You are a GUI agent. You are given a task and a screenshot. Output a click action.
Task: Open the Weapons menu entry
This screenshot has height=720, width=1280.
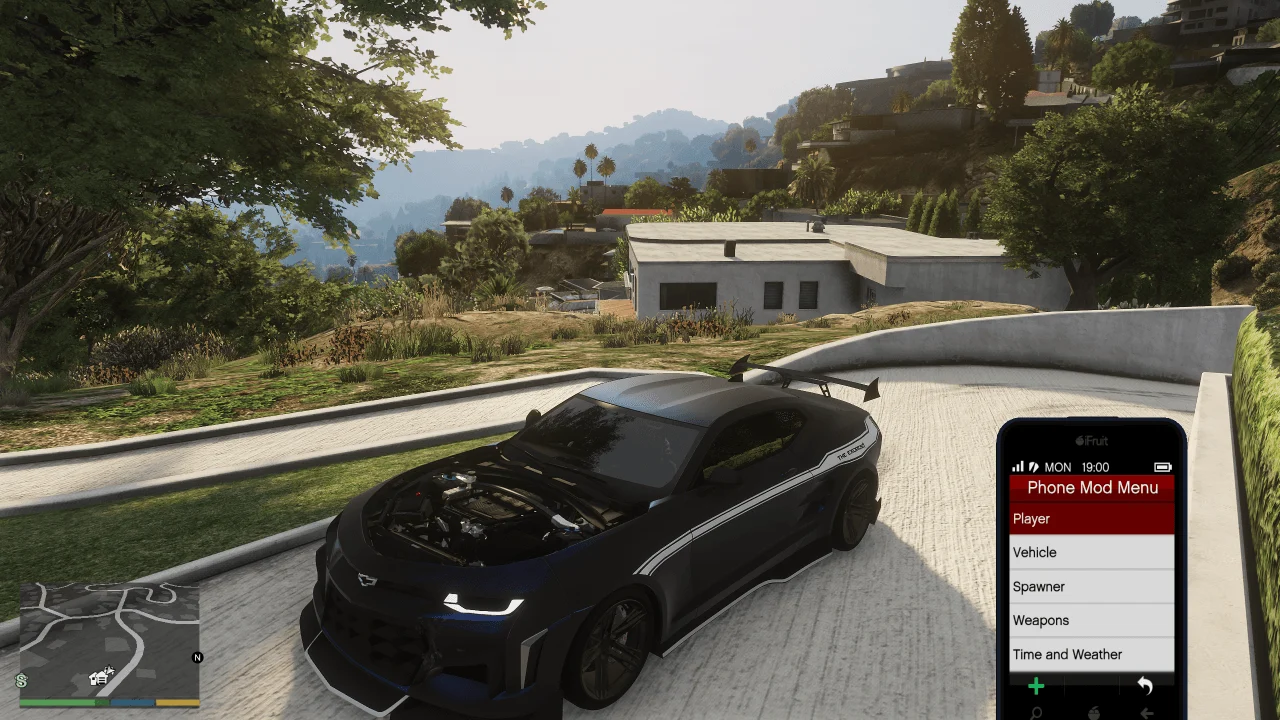click(1092, 620)
